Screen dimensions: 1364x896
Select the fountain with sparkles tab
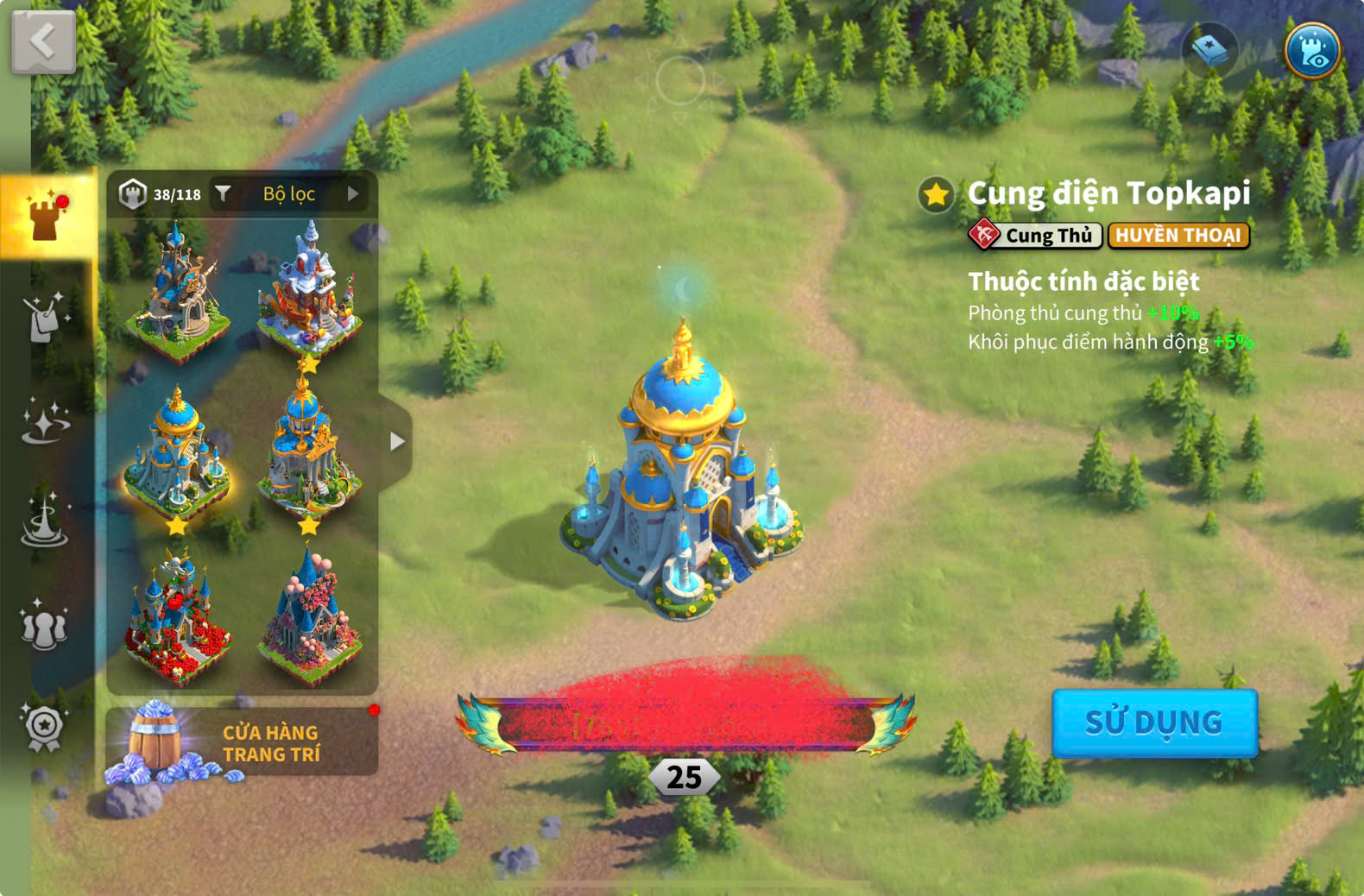45,522
